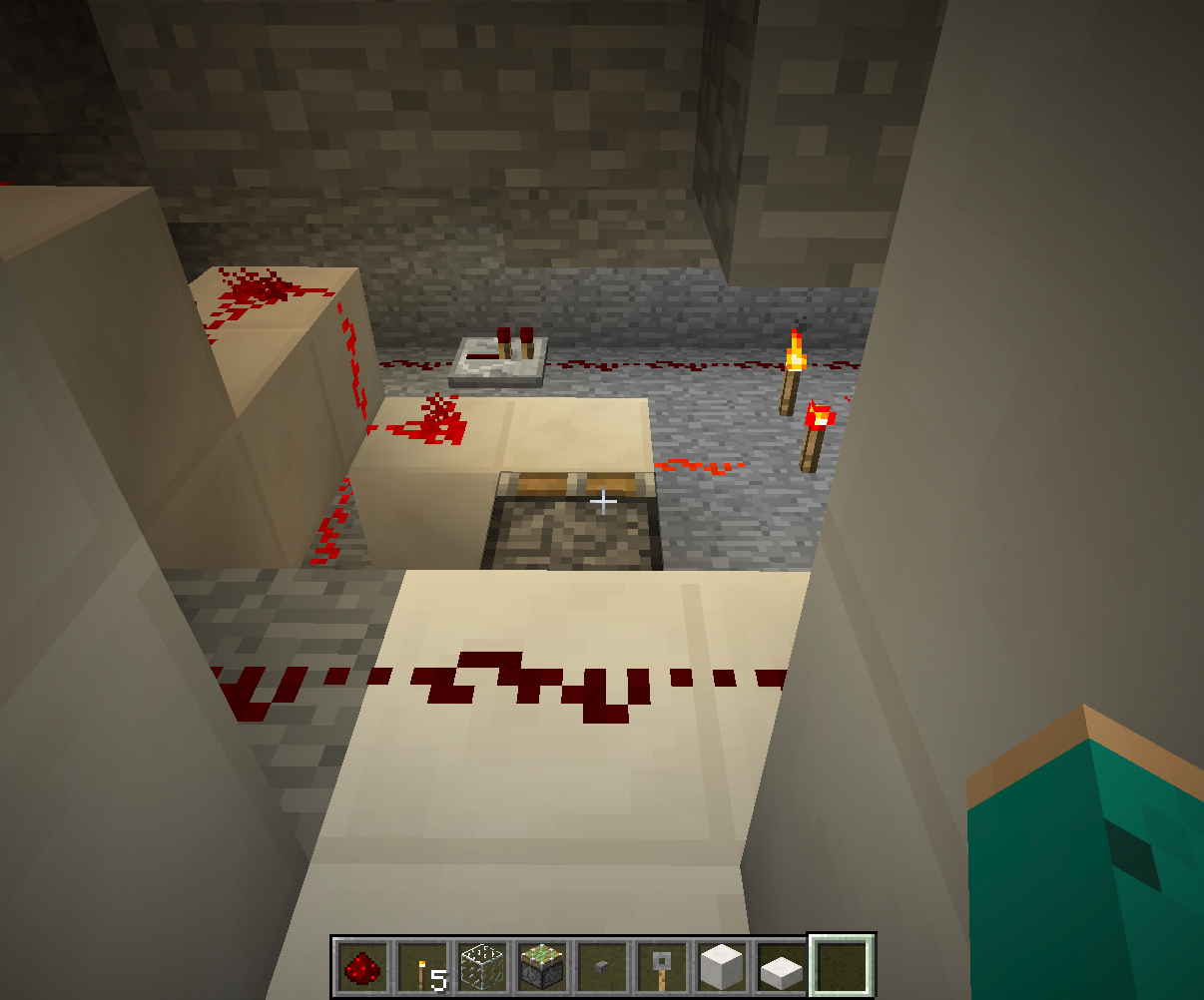The width and height of the screenshot is (1204, 1000).
Task: Select the torch stack of five
Action: 421,966
